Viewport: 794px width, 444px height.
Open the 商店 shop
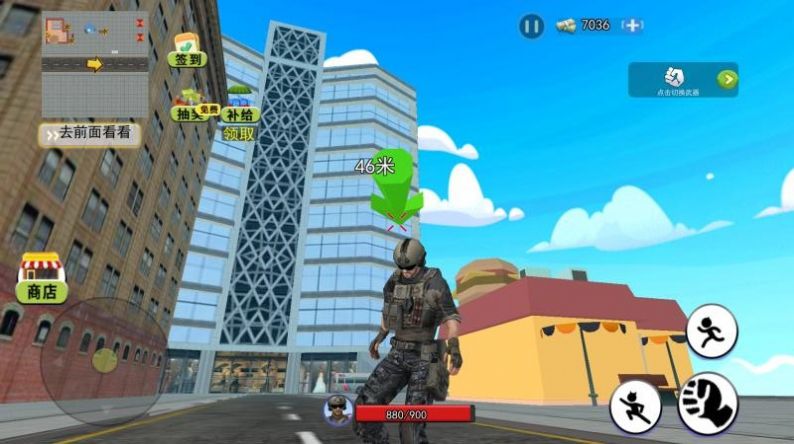41,278
